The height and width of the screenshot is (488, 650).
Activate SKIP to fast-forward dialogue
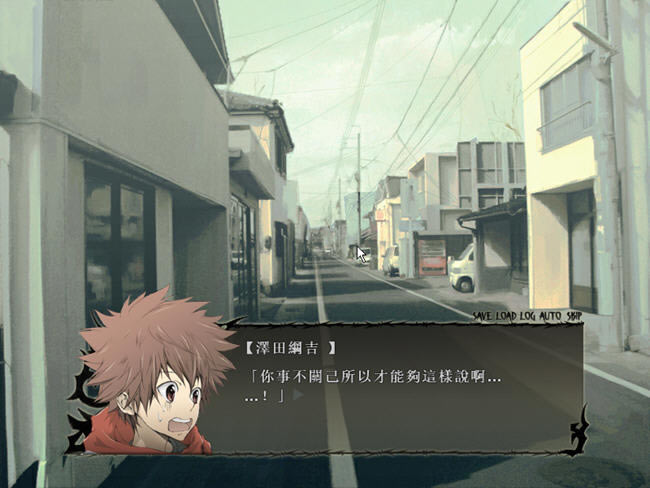(573, 316)
